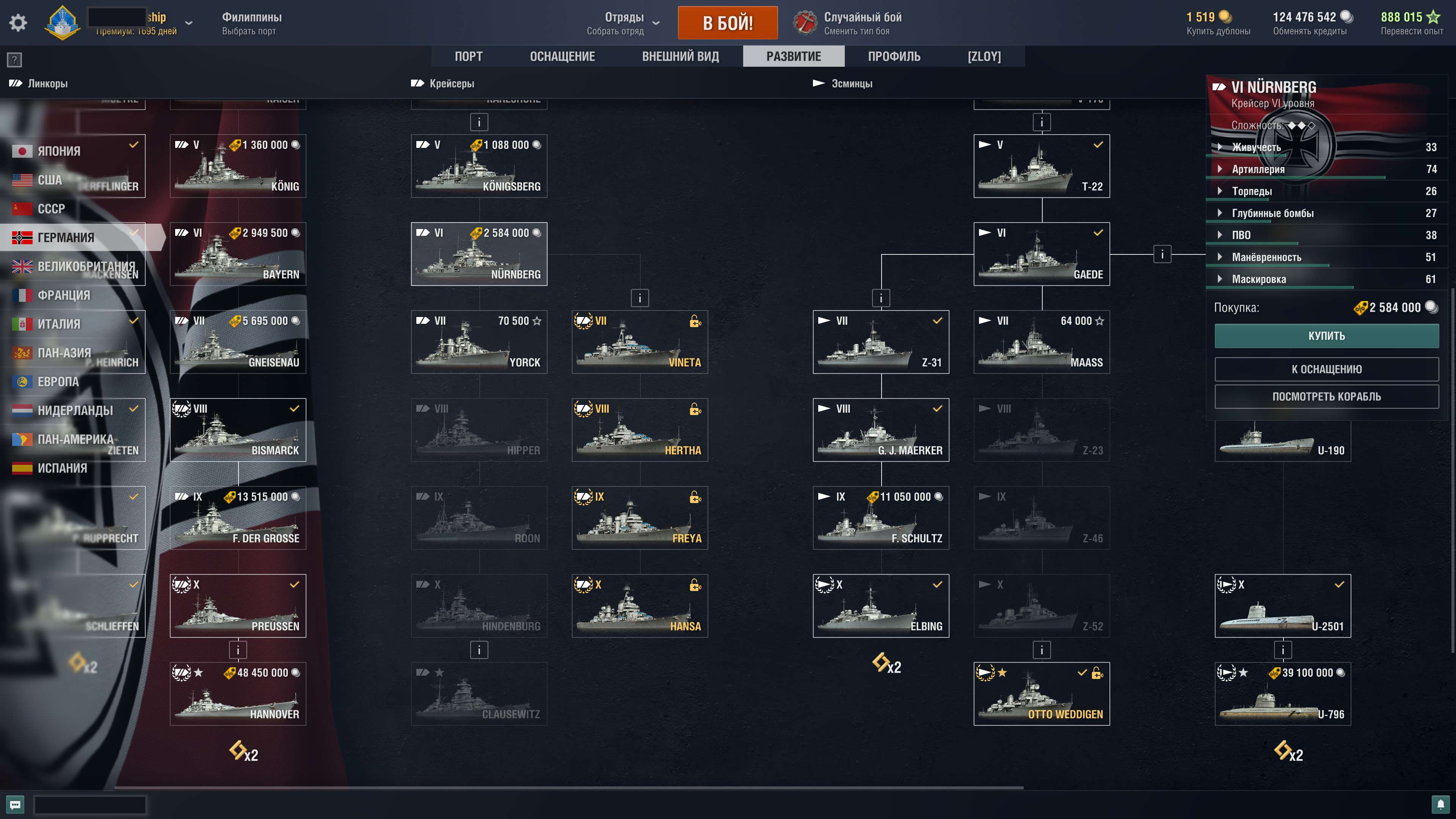
Task: Click the info icon above Königsberg
Action: tap(479, 122)
